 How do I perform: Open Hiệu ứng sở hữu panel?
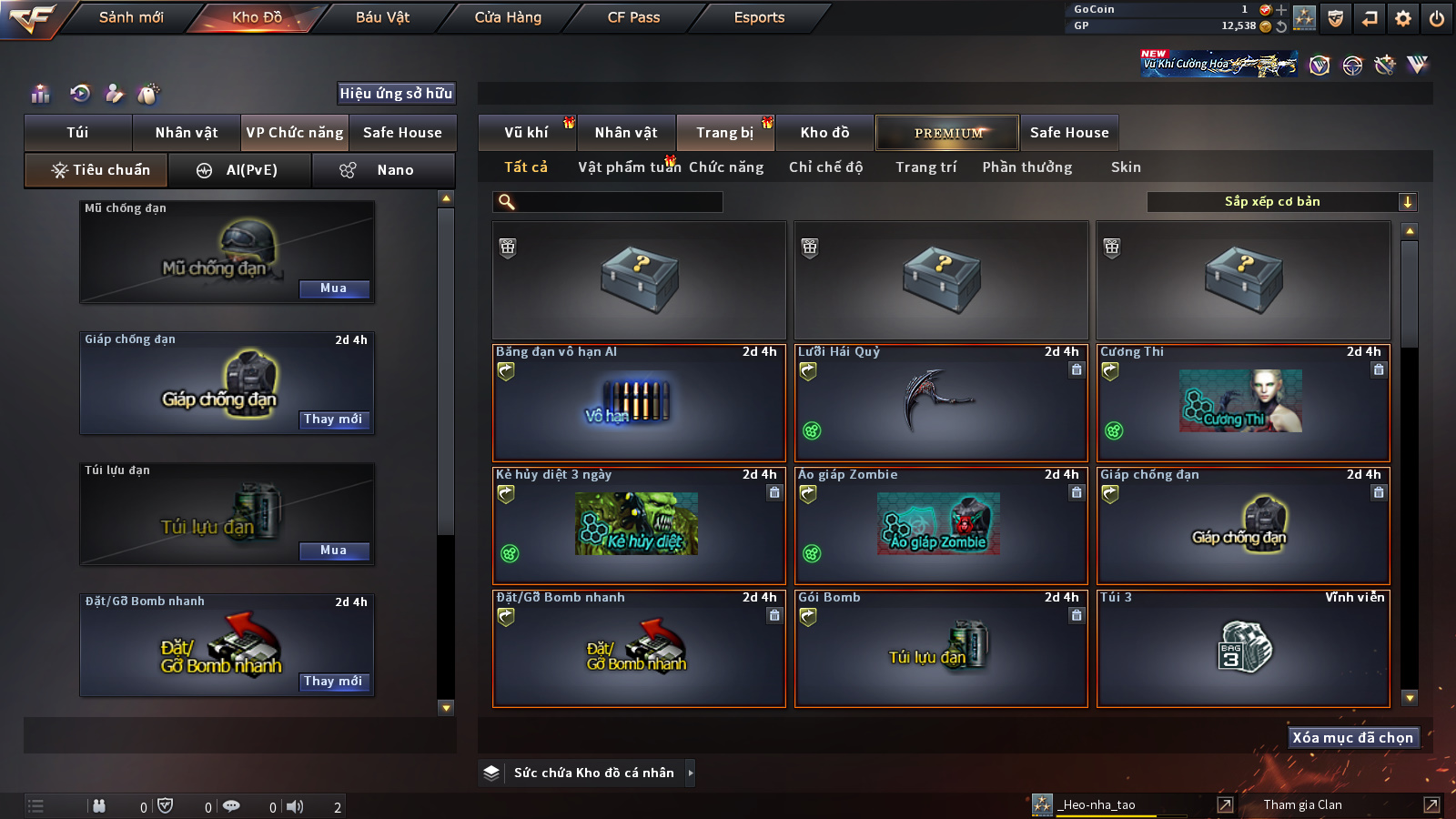pos(396,93)
